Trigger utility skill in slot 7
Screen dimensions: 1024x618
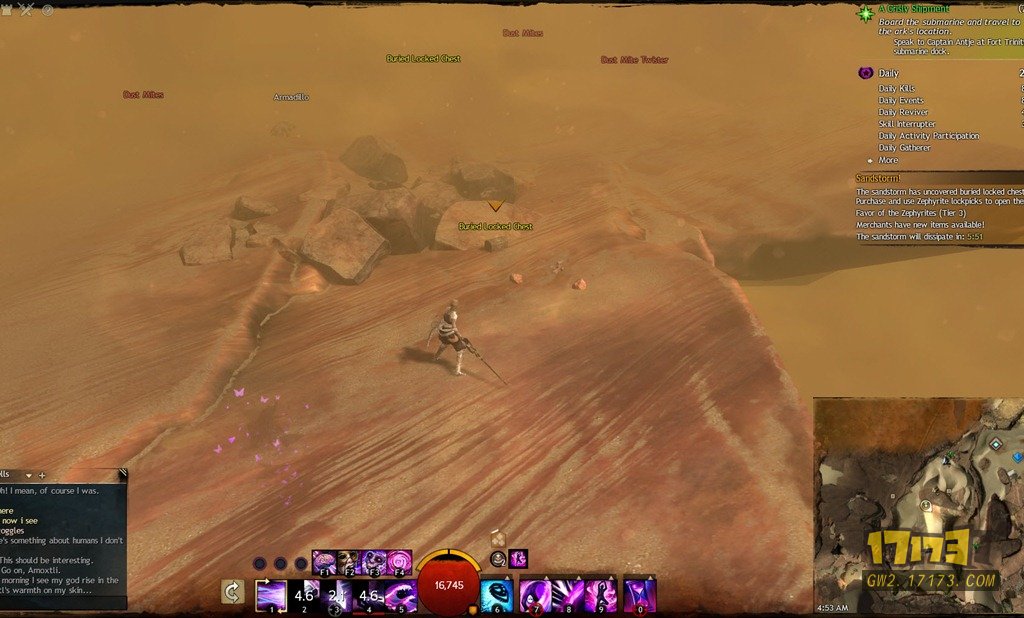[x=535, y=595]
